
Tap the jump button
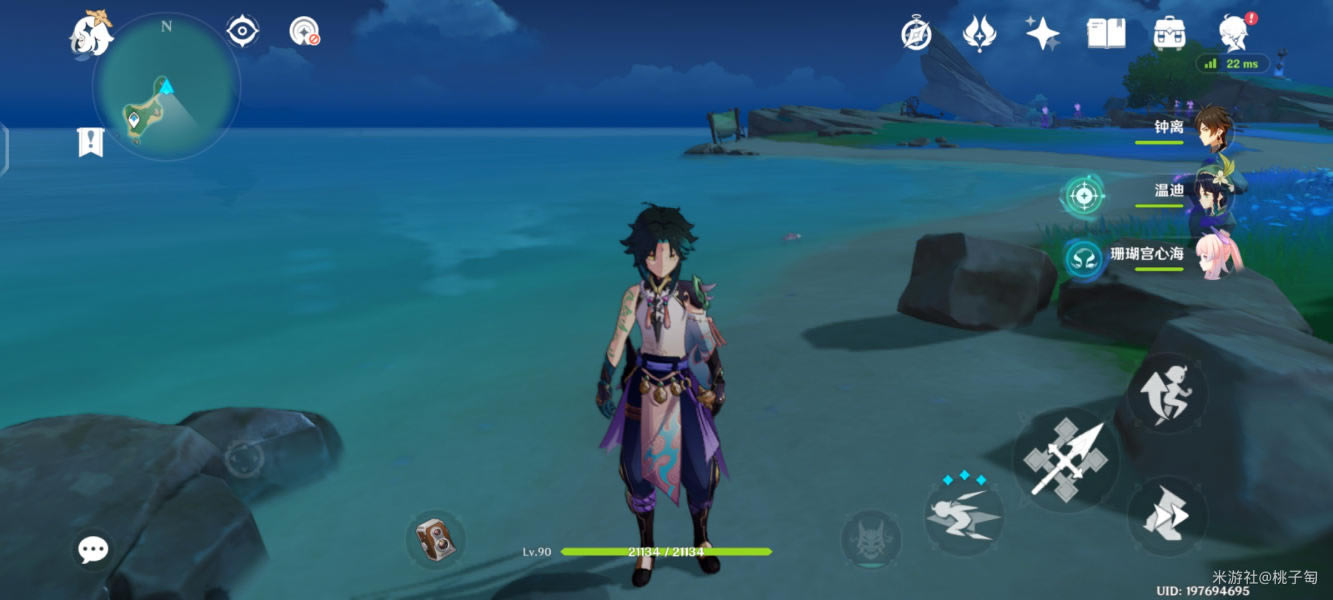click(x=1167, y=393)
